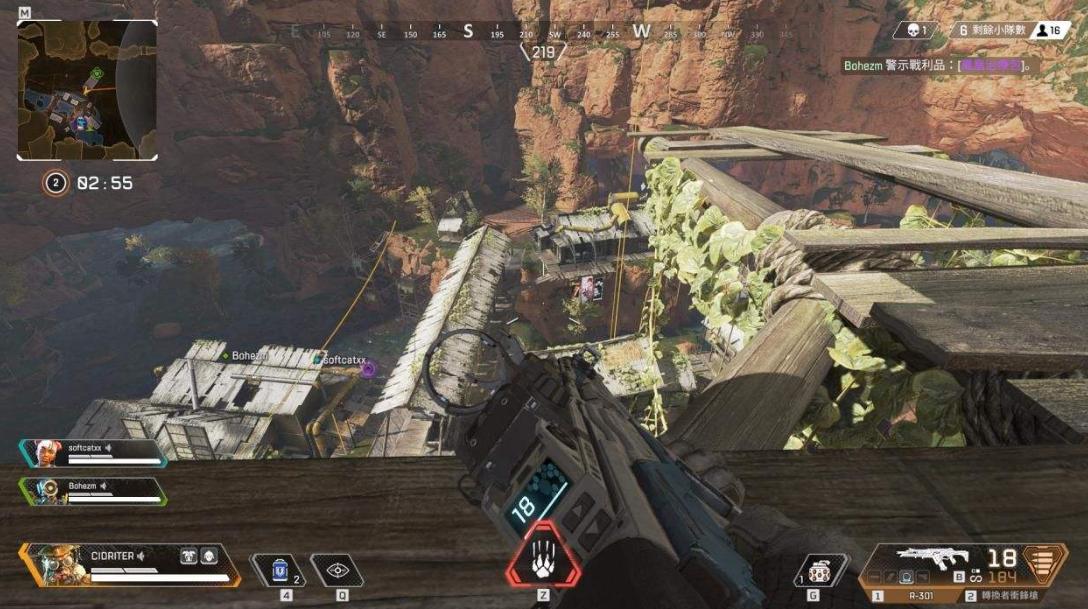Select the grenade ordnance slot

coord(819,571)
